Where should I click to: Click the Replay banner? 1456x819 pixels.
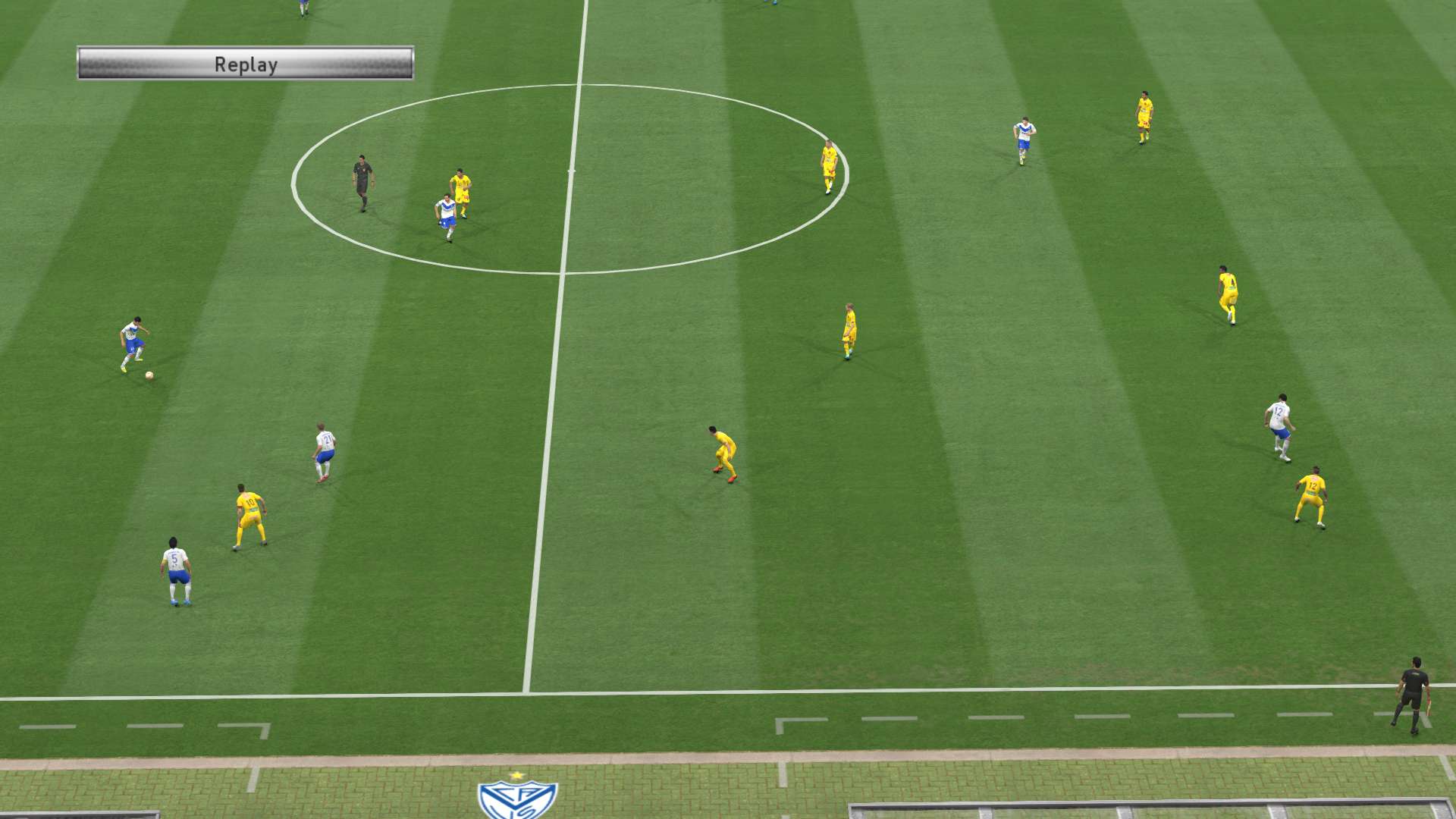click(245, 64)
